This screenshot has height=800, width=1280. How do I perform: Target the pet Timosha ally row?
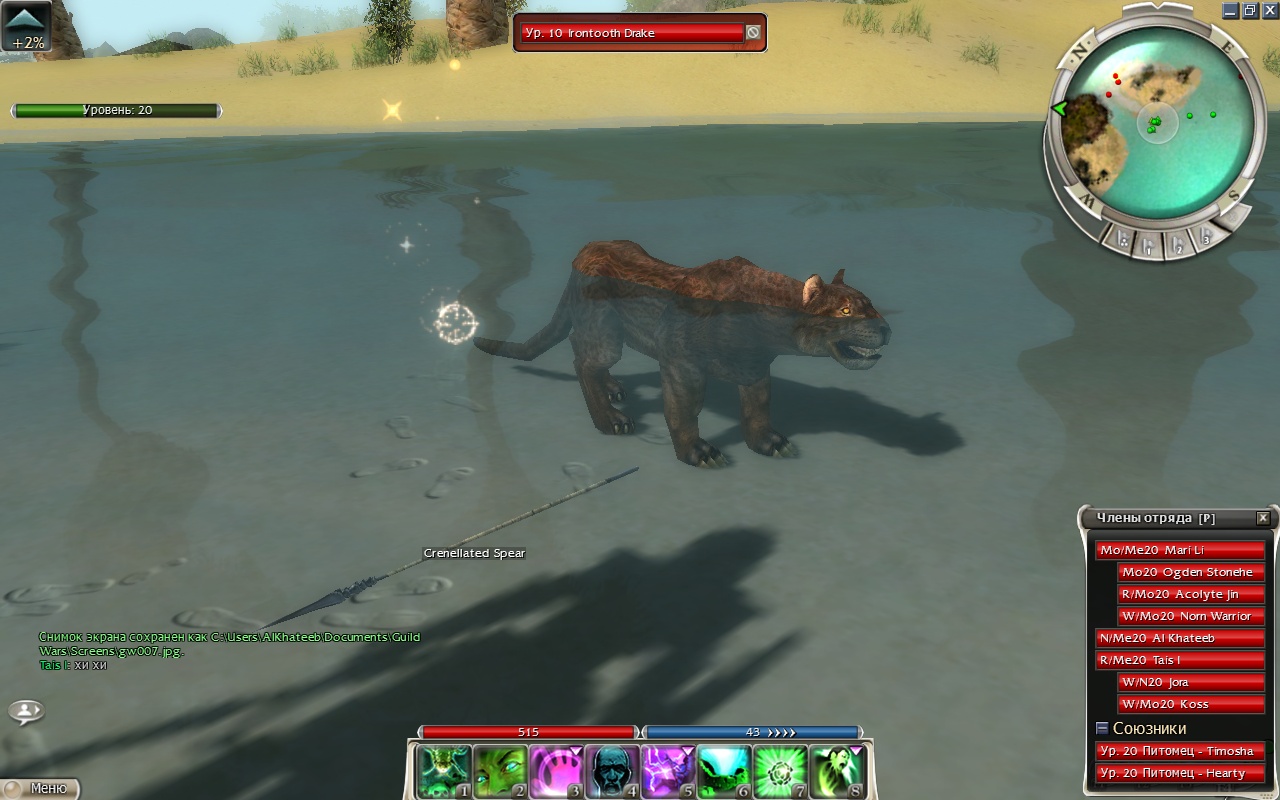[x=1180, y=751]
